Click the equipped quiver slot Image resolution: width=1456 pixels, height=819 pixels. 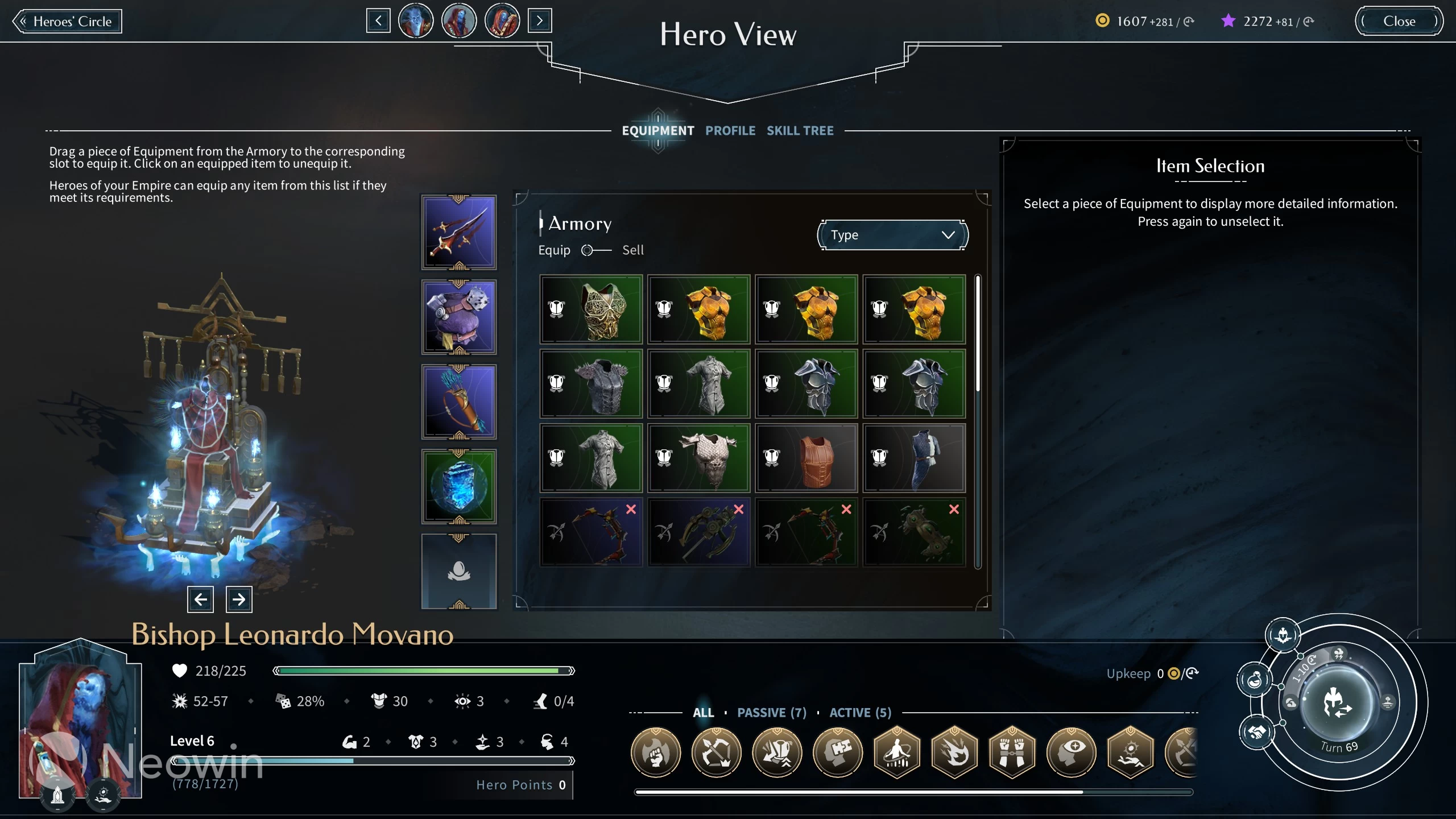(458, 402)
